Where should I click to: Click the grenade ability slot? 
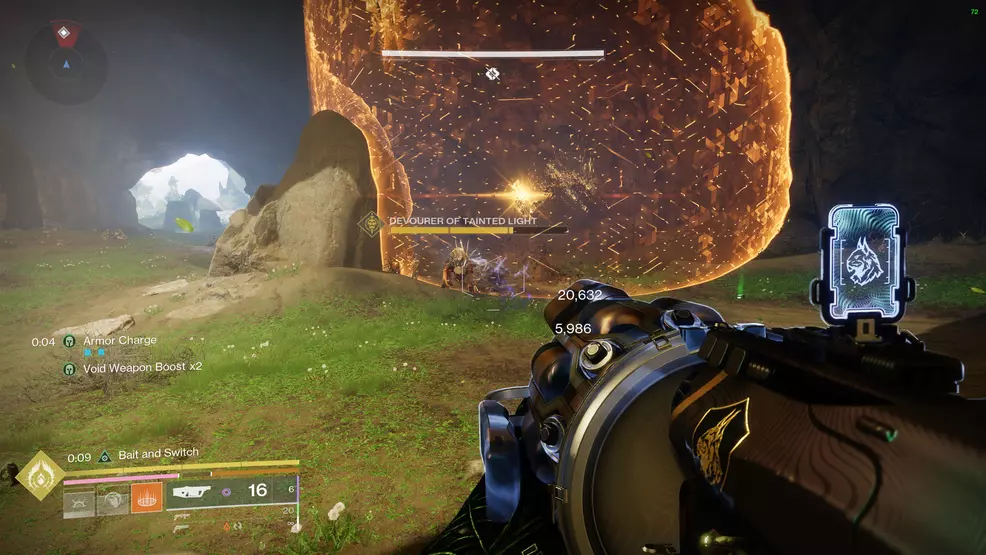click(79, 501)
